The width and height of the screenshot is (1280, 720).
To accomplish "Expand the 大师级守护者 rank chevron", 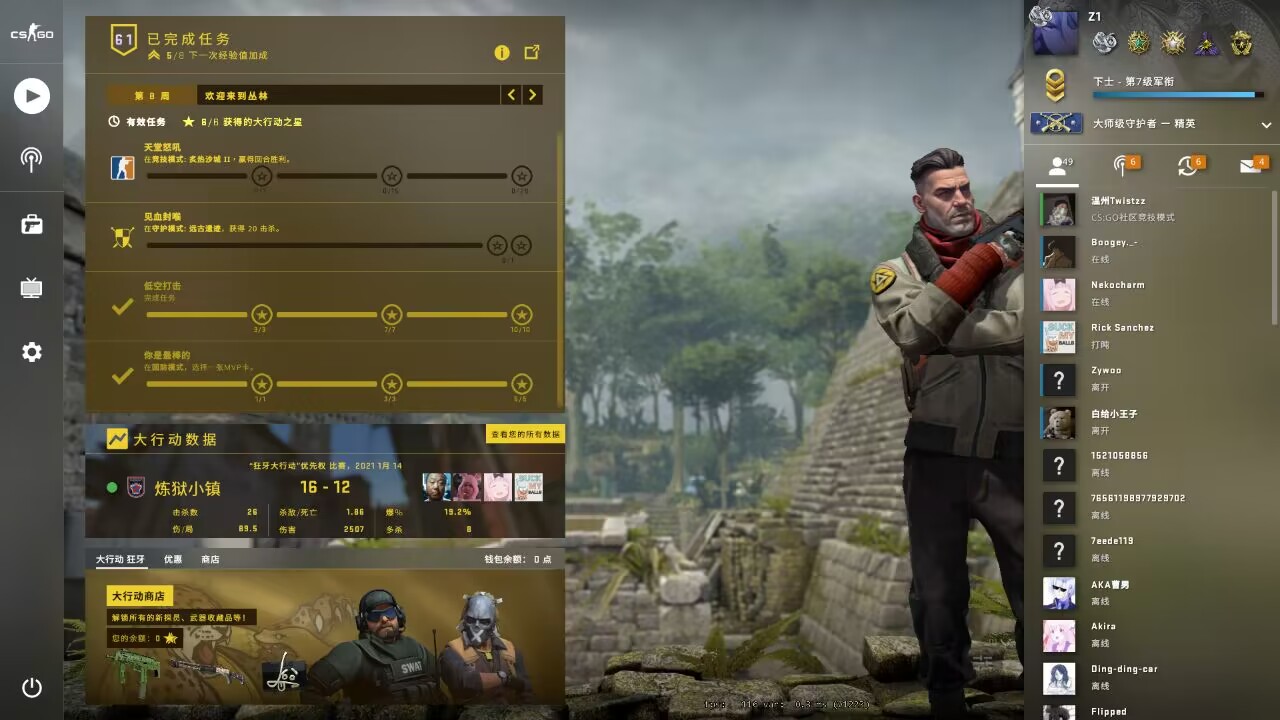I will (x=1266, y=125).
